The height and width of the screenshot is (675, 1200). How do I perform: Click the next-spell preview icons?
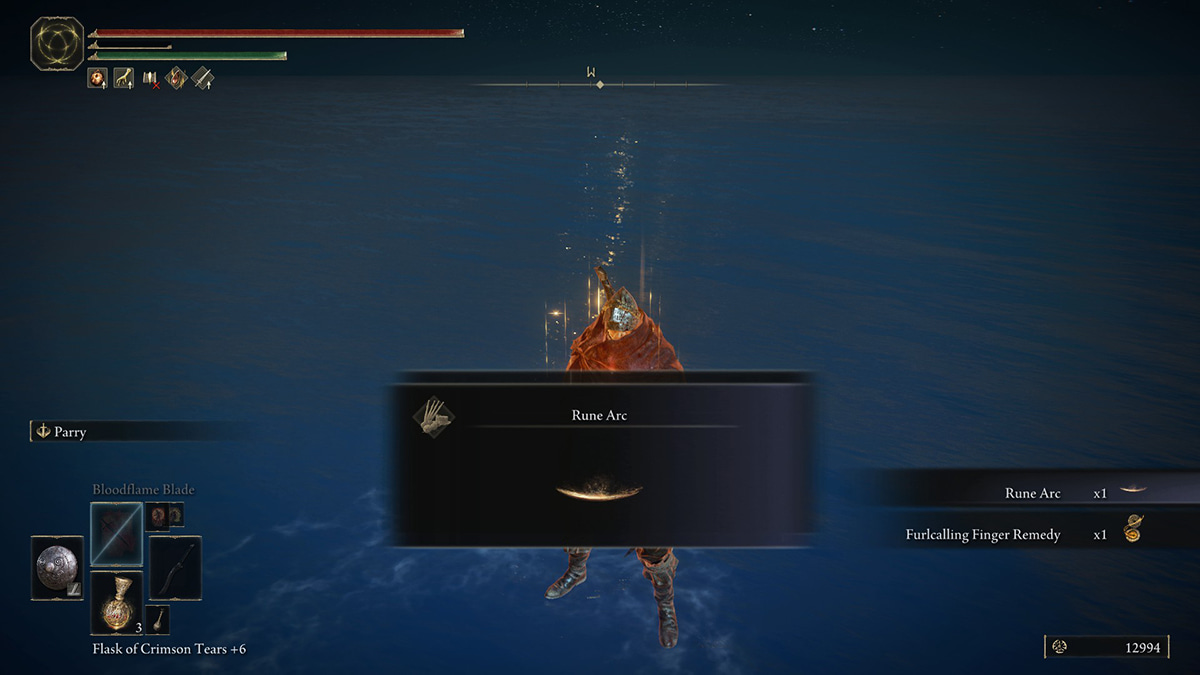(163, 516)
